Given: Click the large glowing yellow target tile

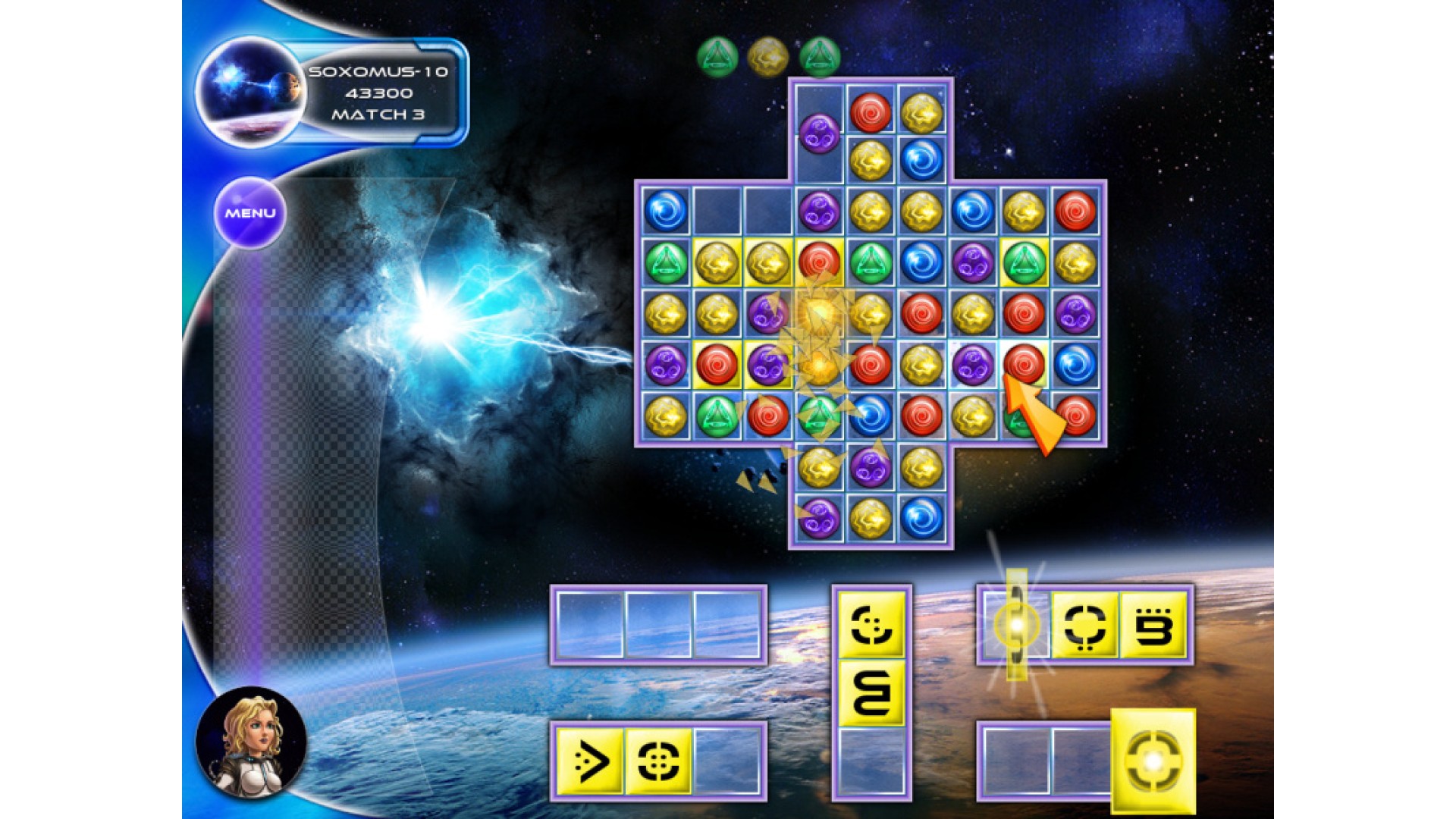Looking at the screenshot, I should click(1153, 761).
